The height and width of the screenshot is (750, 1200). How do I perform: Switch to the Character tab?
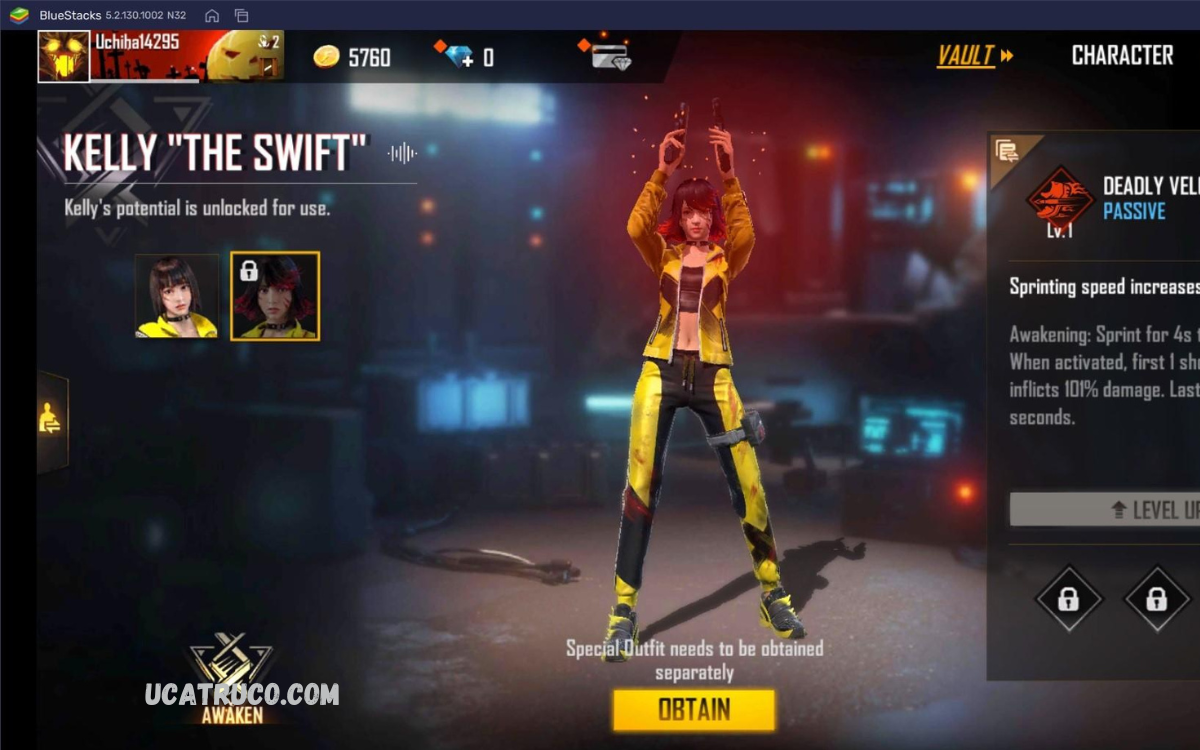pos(1122,56)
